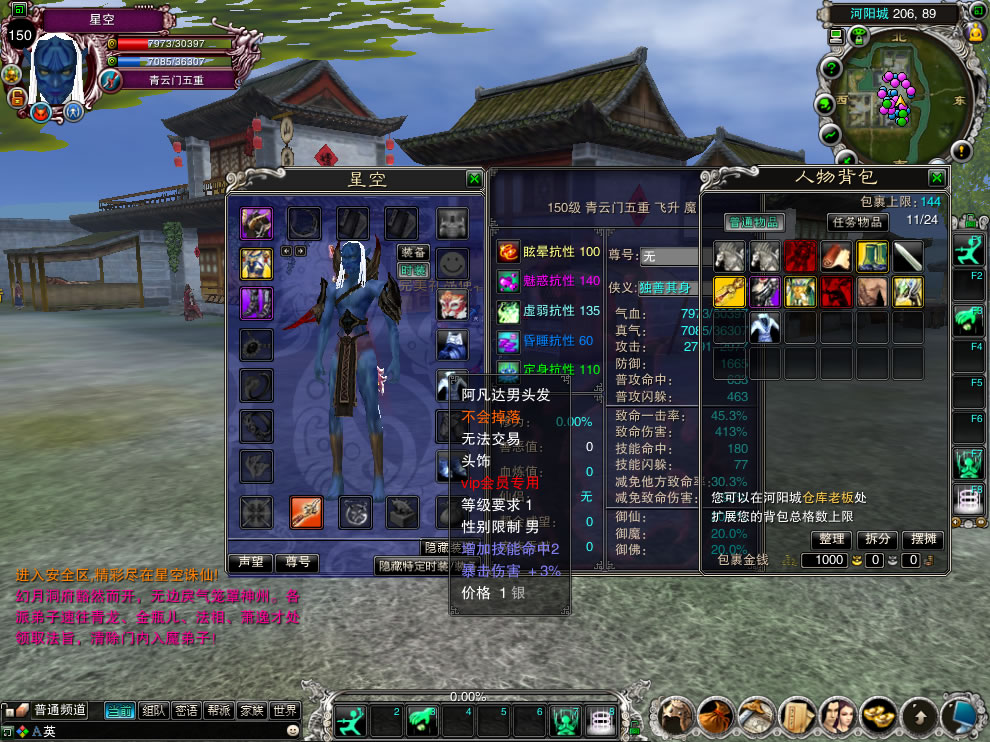Image resolution: width=990 pixels, height=742 pixels.
Task: Click the 整理 sort button
Action: point(832,539)
